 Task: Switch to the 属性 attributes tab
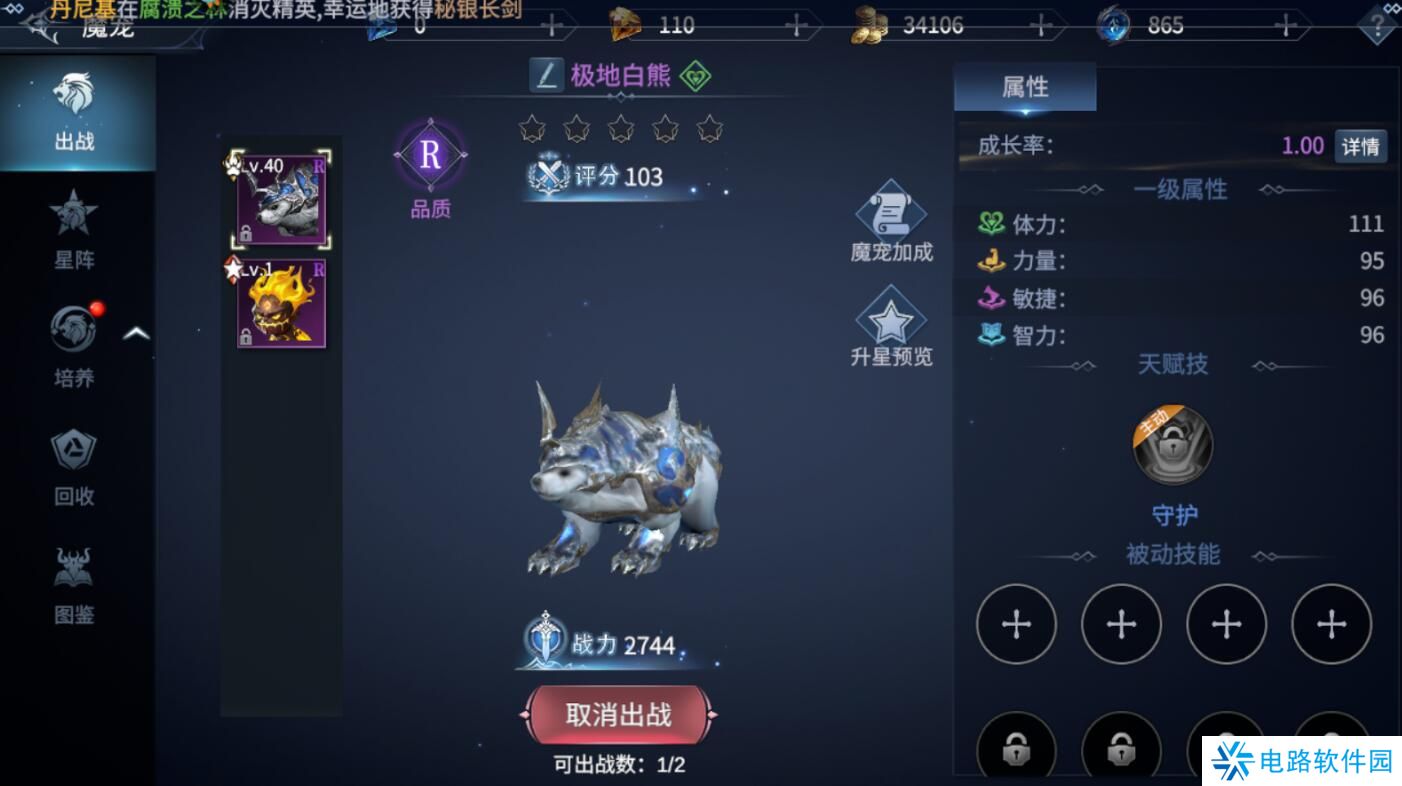(x=1024, y=87)
